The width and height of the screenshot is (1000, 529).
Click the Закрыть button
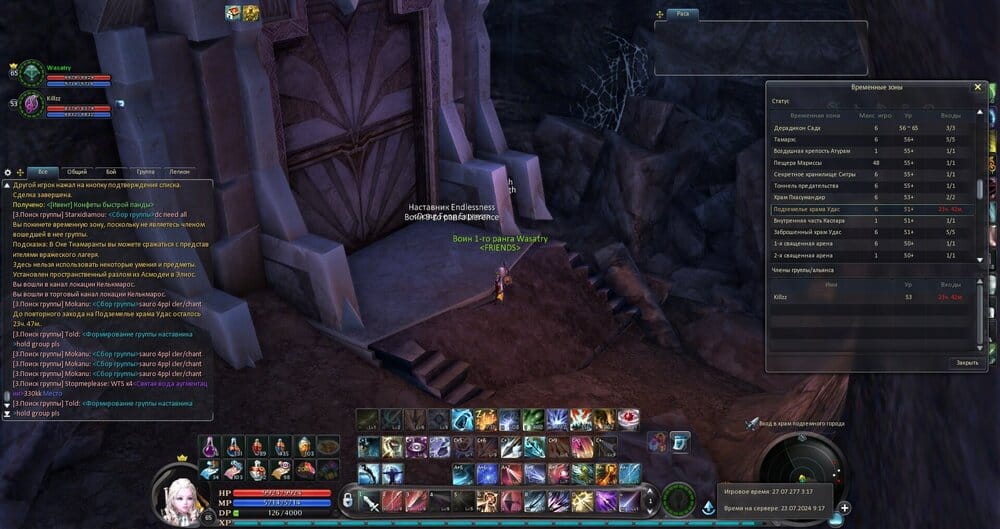[966, 362]
